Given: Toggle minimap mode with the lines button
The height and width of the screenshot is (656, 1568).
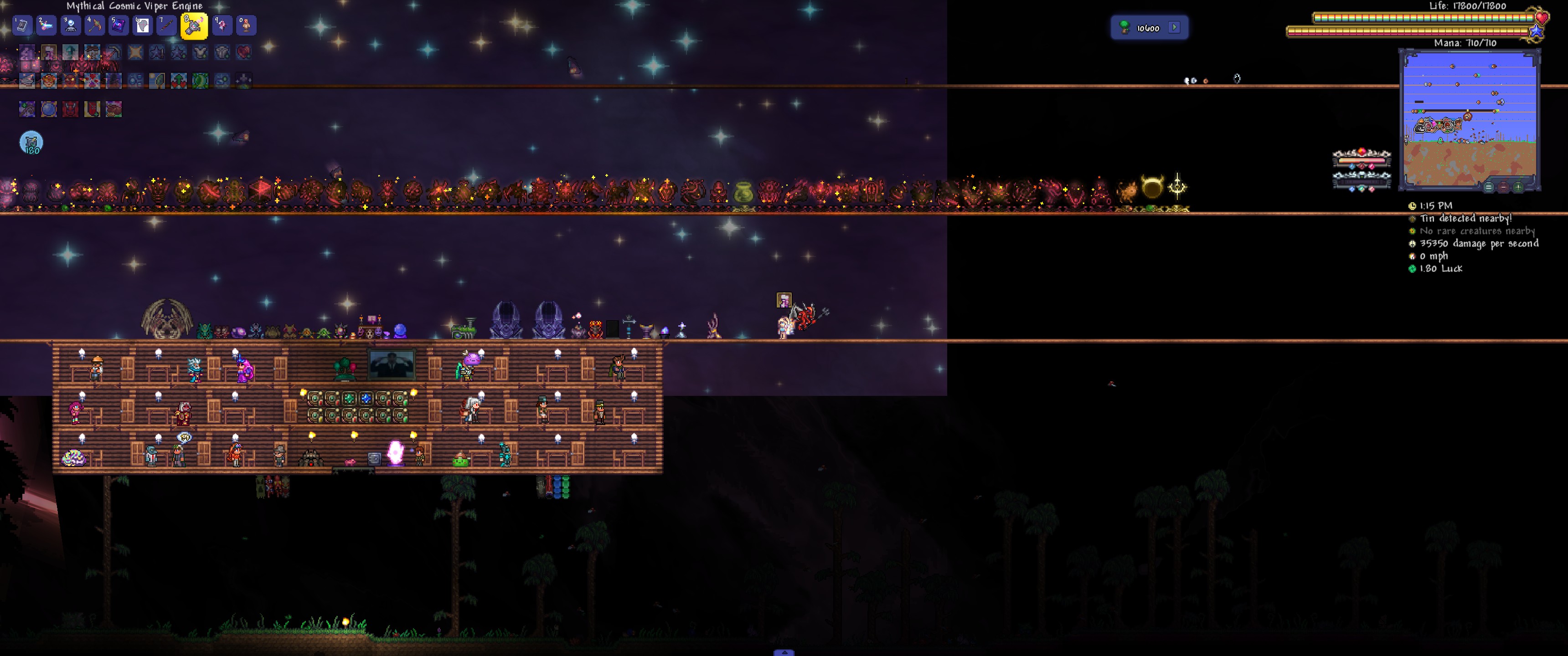Looking at the screenshot, I should click(1488, 187).
